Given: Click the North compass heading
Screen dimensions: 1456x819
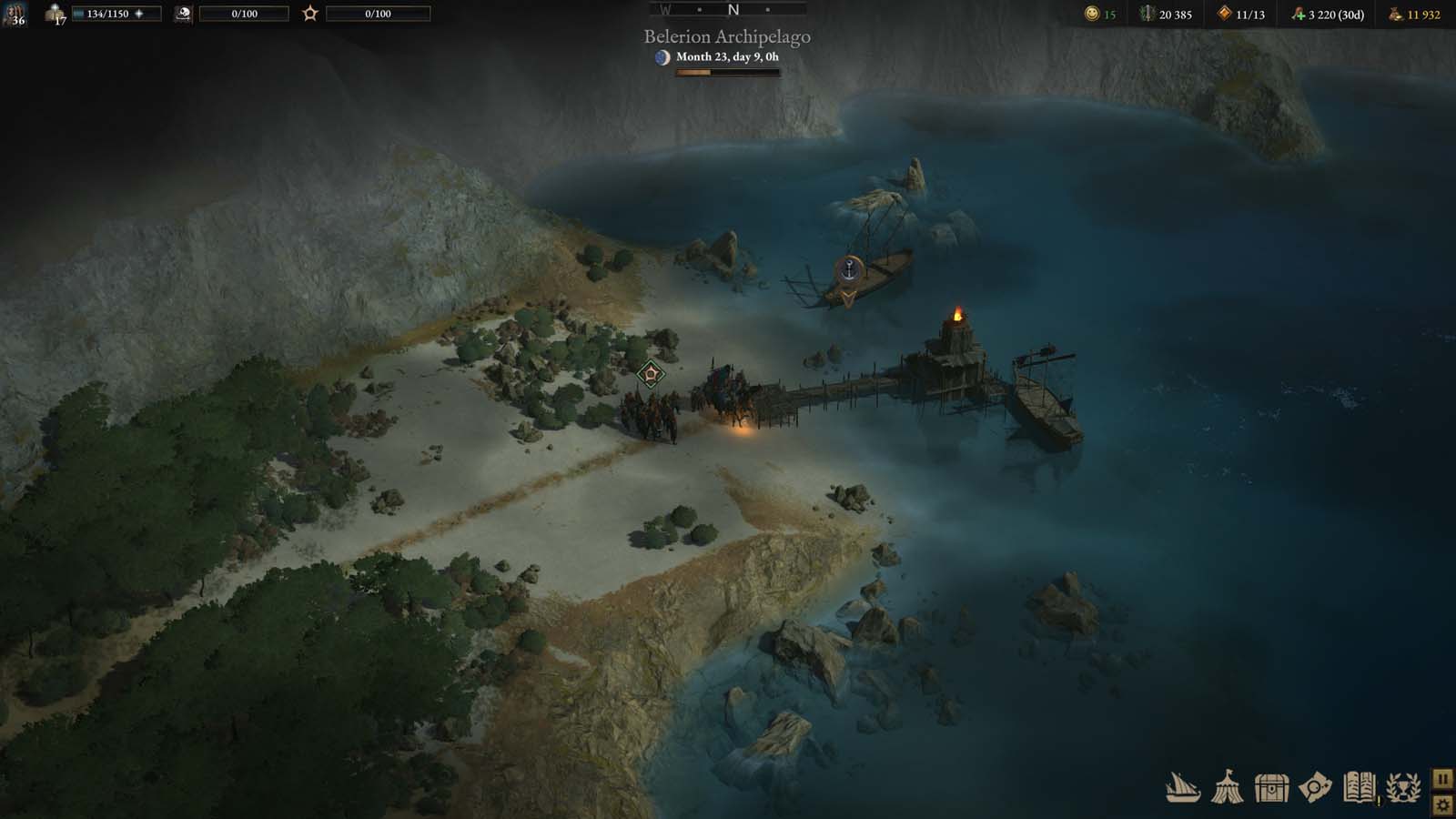Looking at the screenshot, I should point(733,10).
